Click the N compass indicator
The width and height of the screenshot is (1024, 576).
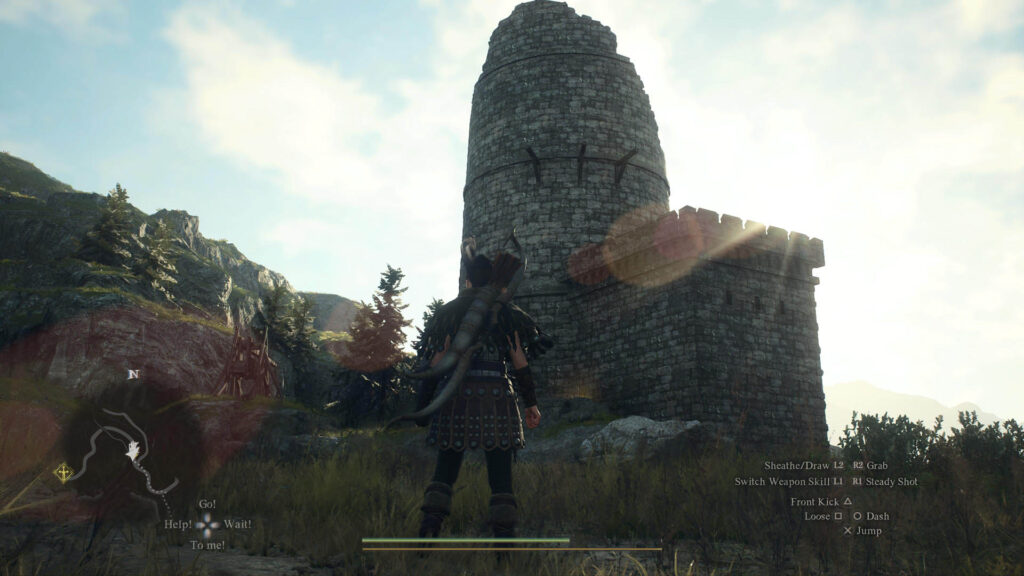133,374
